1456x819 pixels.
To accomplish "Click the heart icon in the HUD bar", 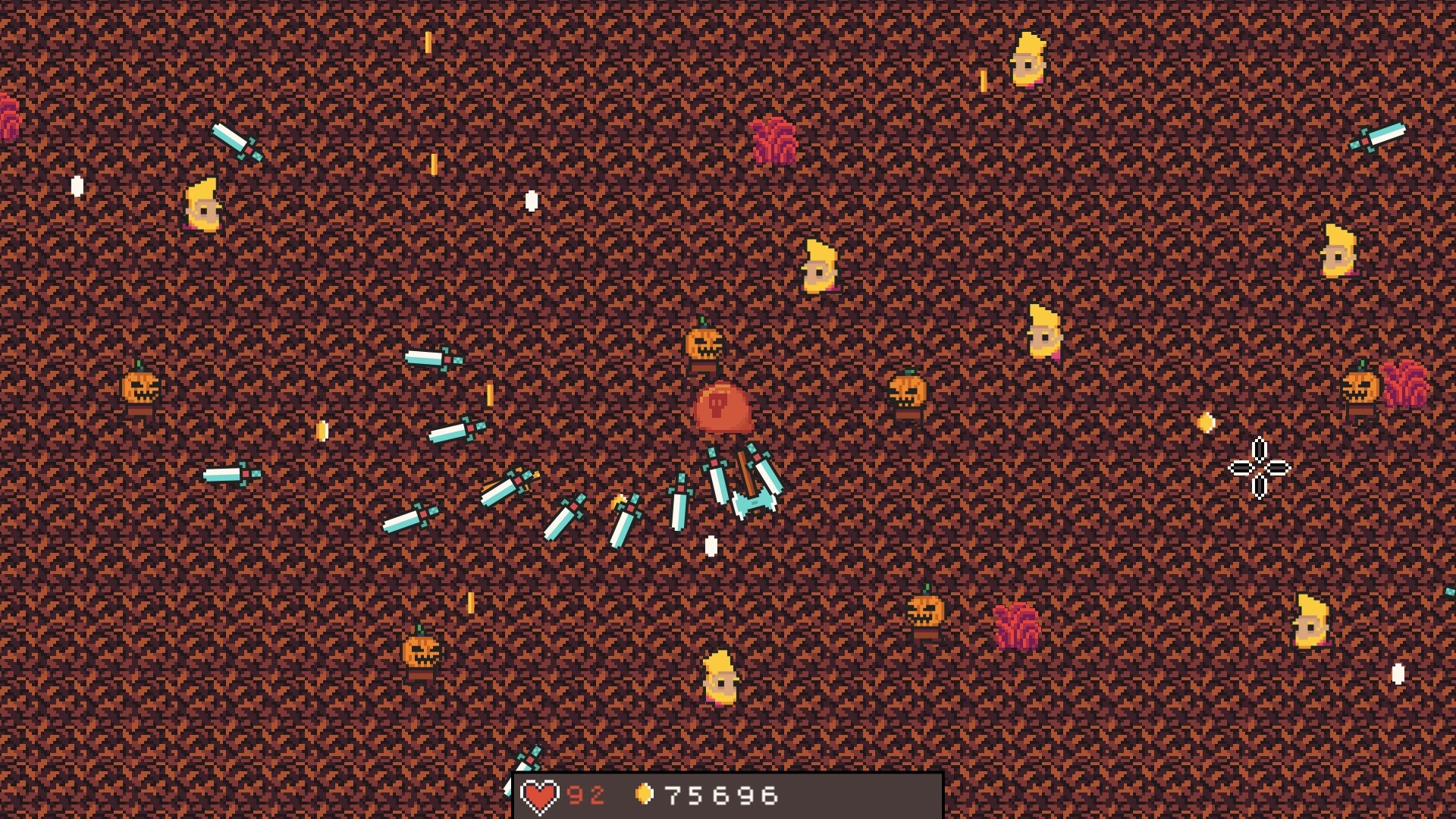I will tap(540, 793).
